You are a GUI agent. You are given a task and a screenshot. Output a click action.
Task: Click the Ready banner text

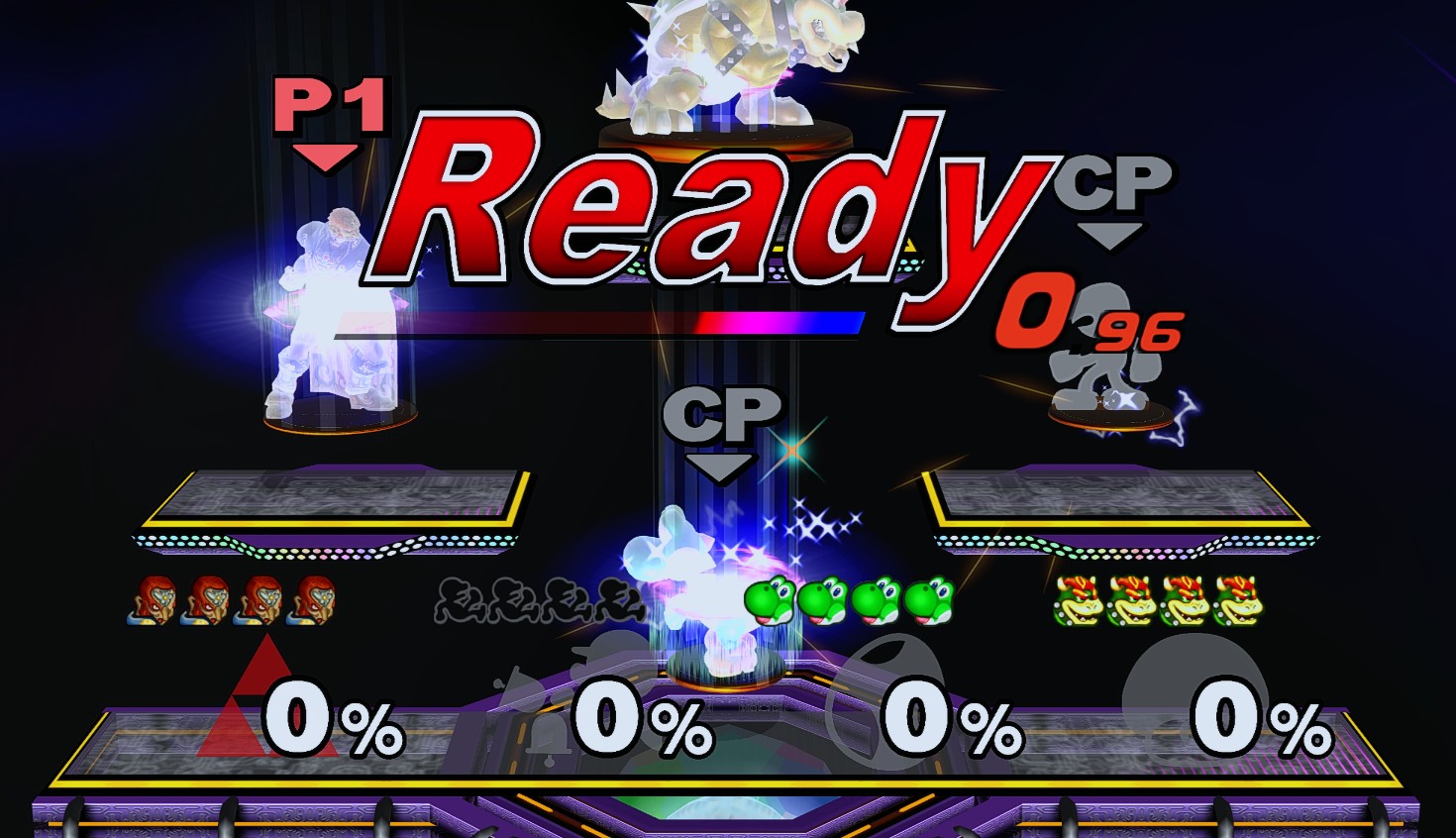pos(713,208)
